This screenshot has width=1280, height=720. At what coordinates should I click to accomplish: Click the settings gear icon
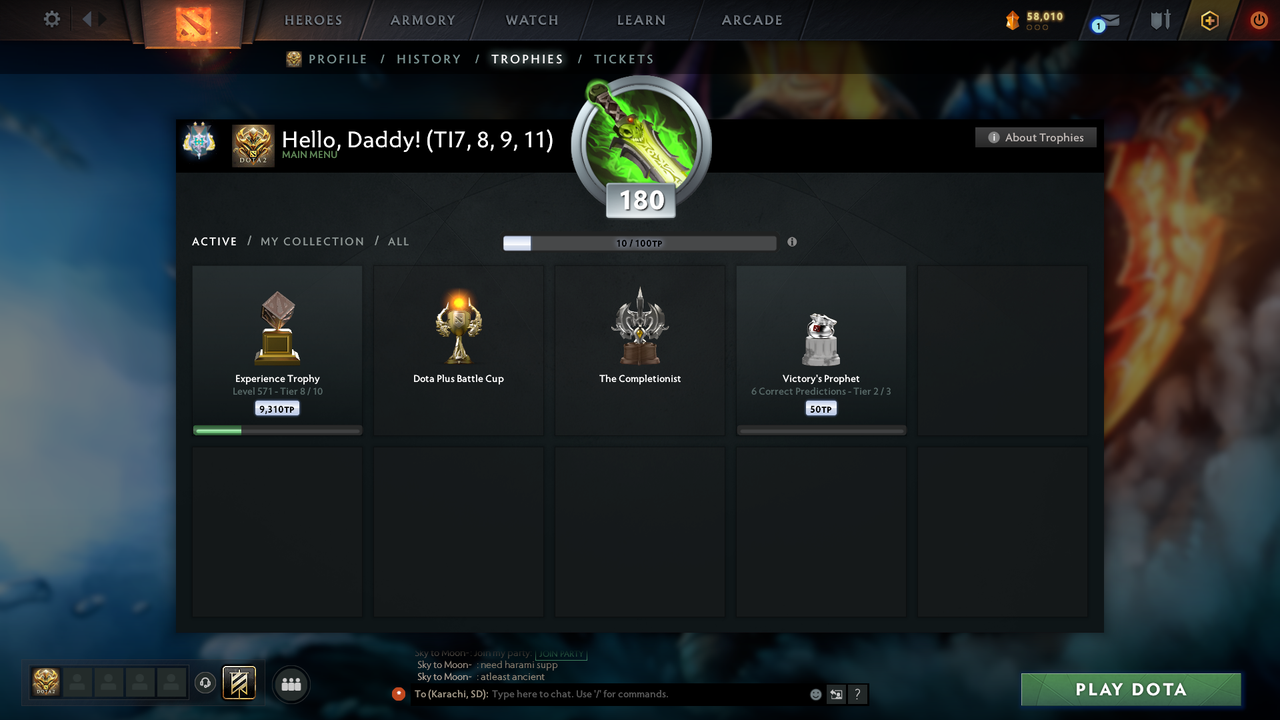coord(50,19)
